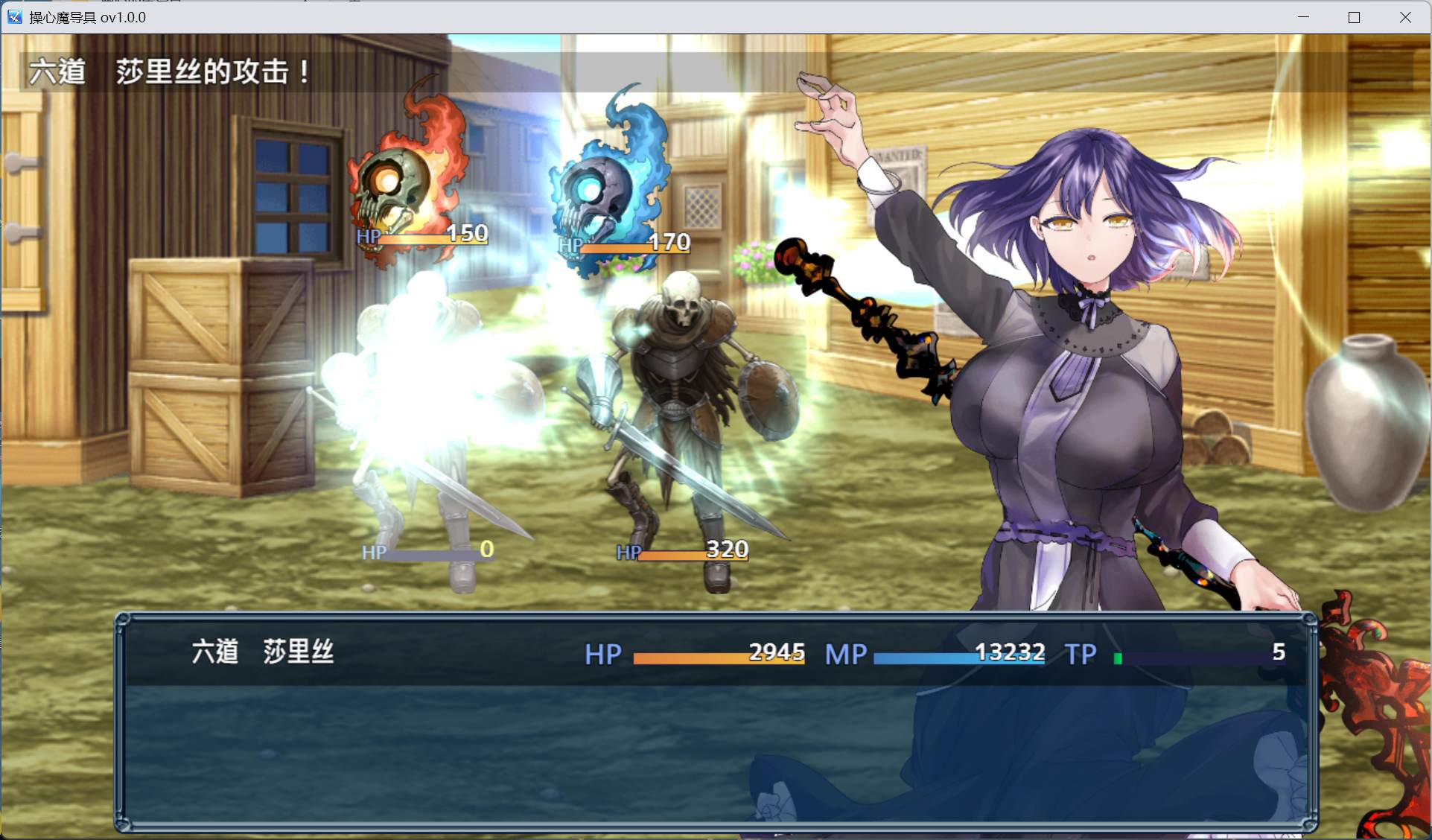Select the battle message 六道 莎里丝的攻击

(168, 72)
